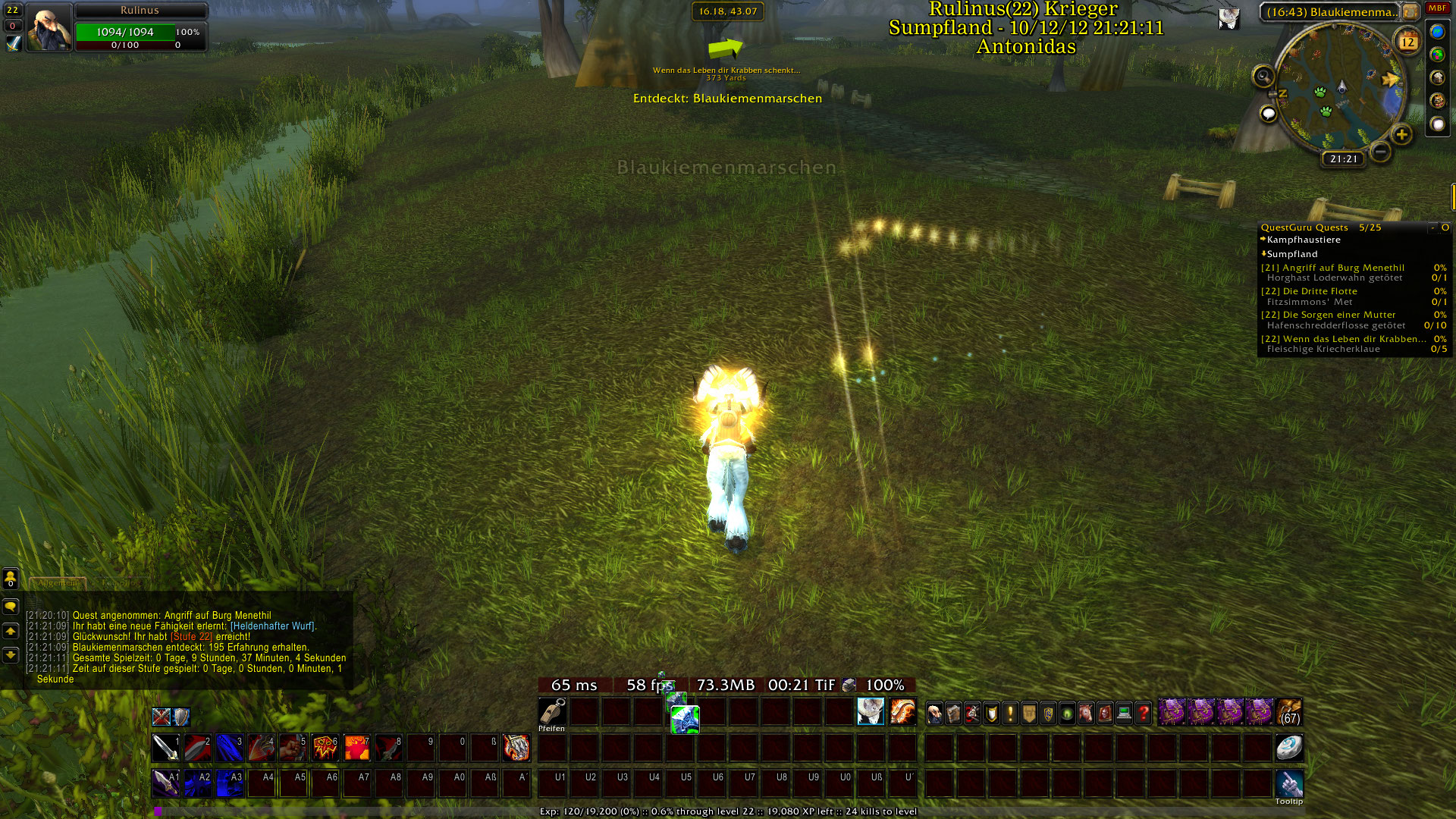This screenshot has width=1456, height=819.
Task: Zoom in the minimap with the plus button
Action: click(1401, 135)
